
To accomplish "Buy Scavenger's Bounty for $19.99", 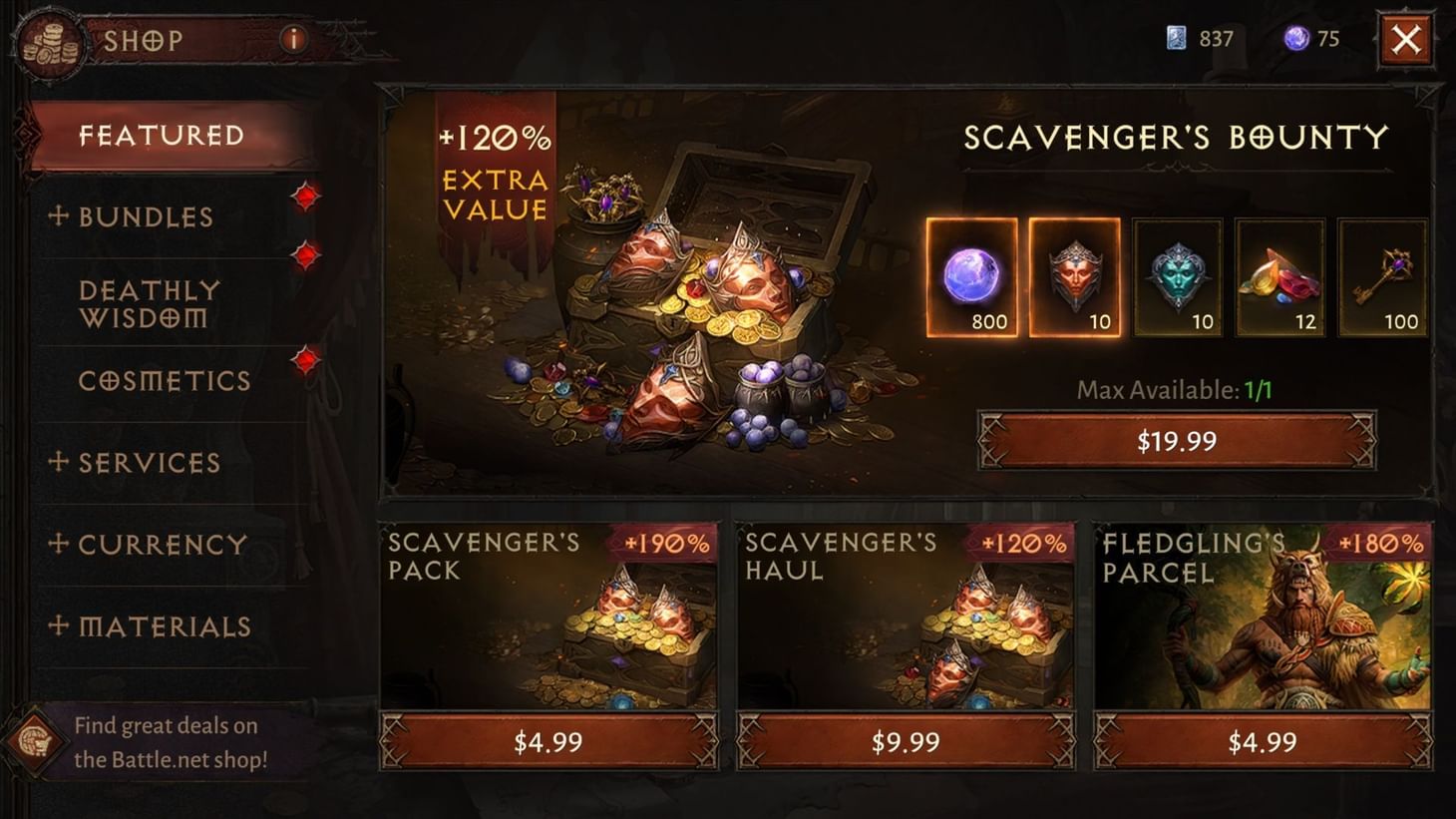I will pos(1177,439).
